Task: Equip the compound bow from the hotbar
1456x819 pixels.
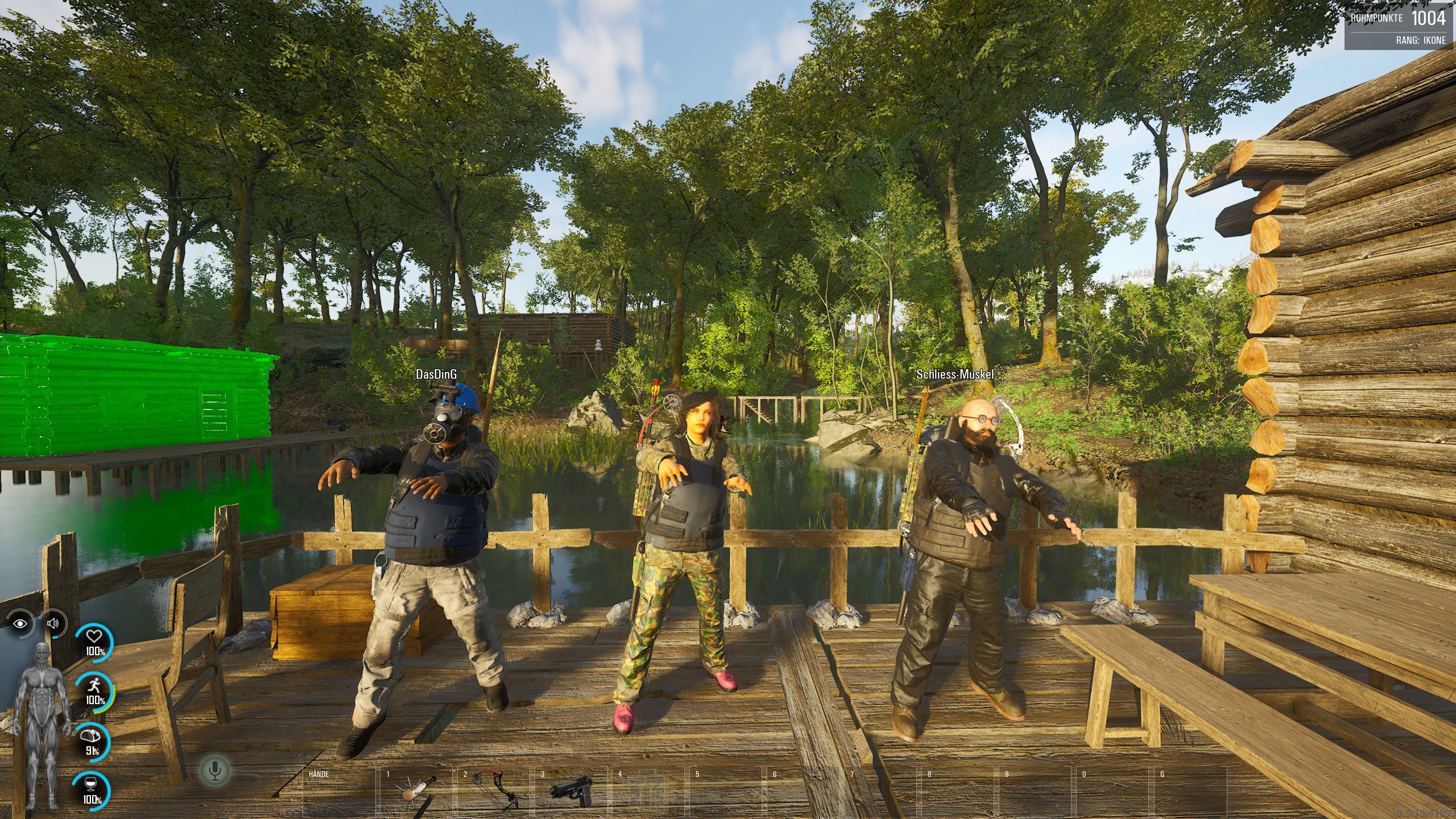Action: coord(493,792)
